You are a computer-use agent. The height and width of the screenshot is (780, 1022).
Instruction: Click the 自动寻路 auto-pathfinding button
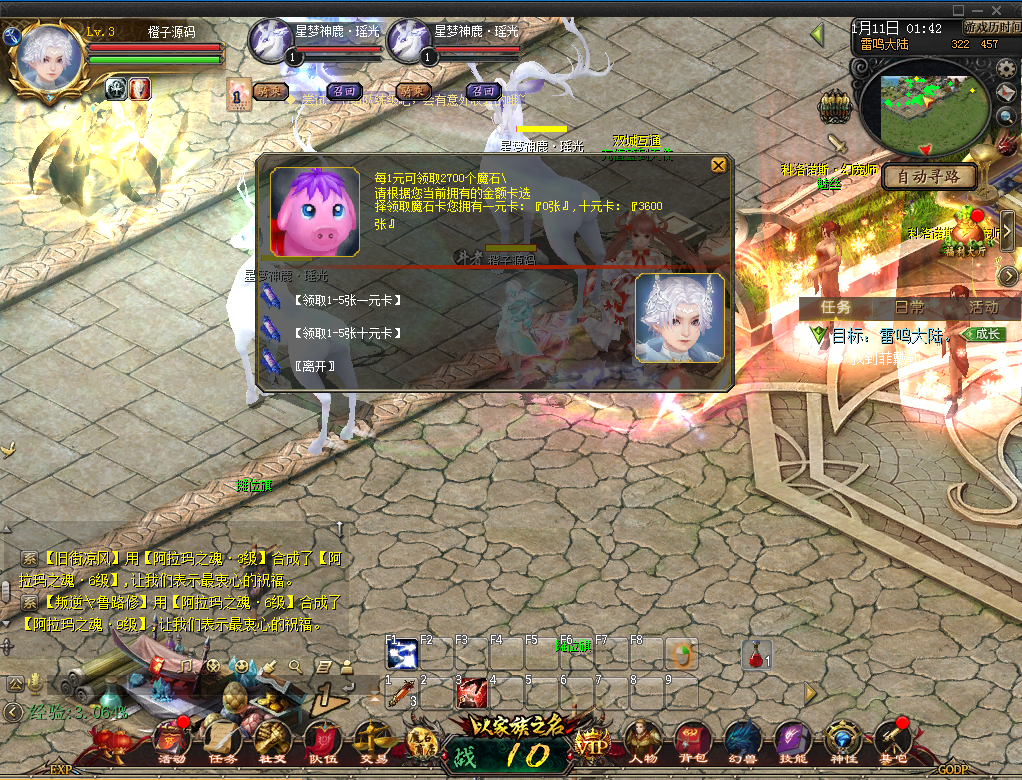pos(929,177)
